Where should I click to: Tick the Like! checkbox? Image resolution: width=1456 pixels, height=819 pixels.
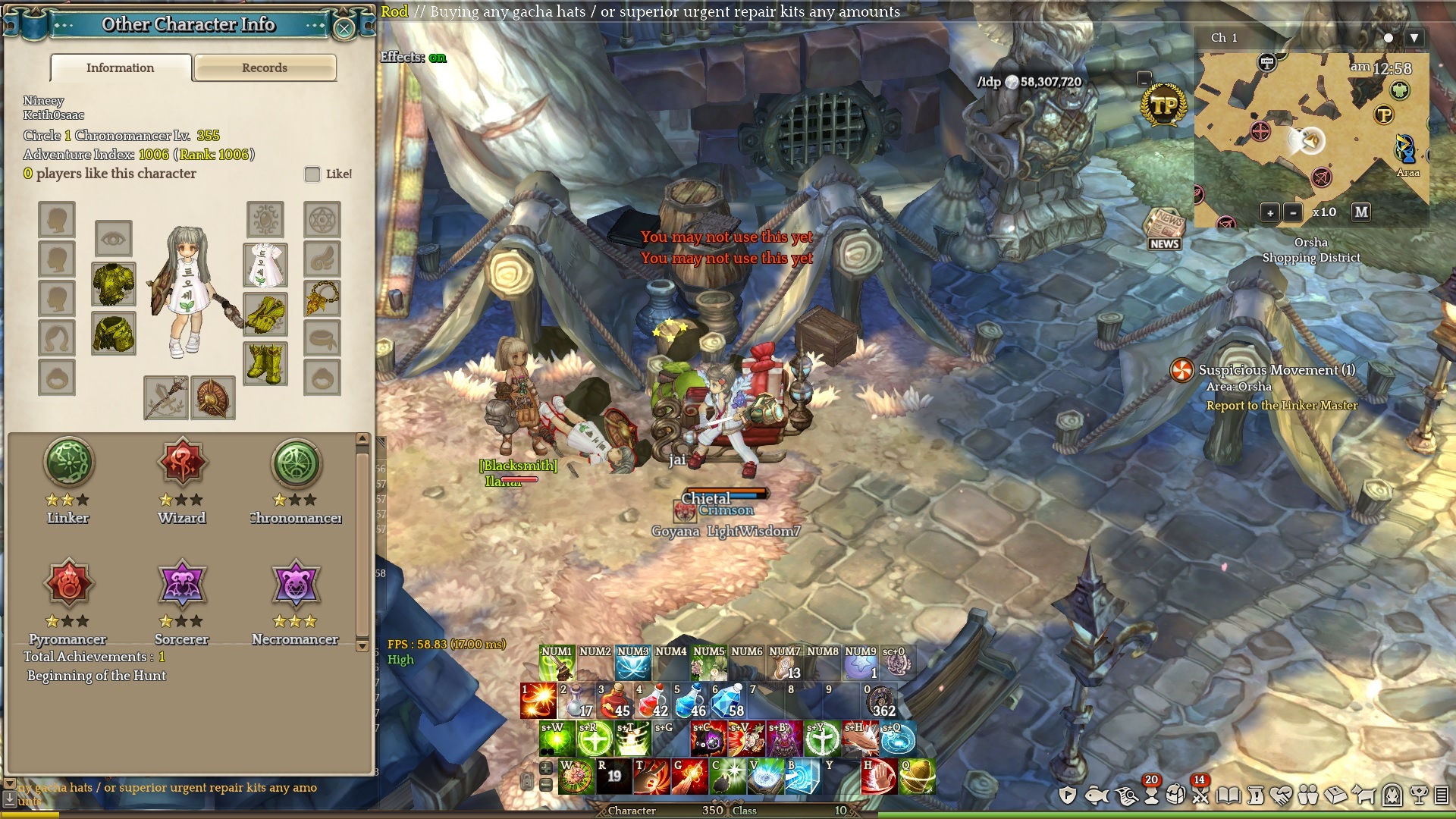point(312,174)
